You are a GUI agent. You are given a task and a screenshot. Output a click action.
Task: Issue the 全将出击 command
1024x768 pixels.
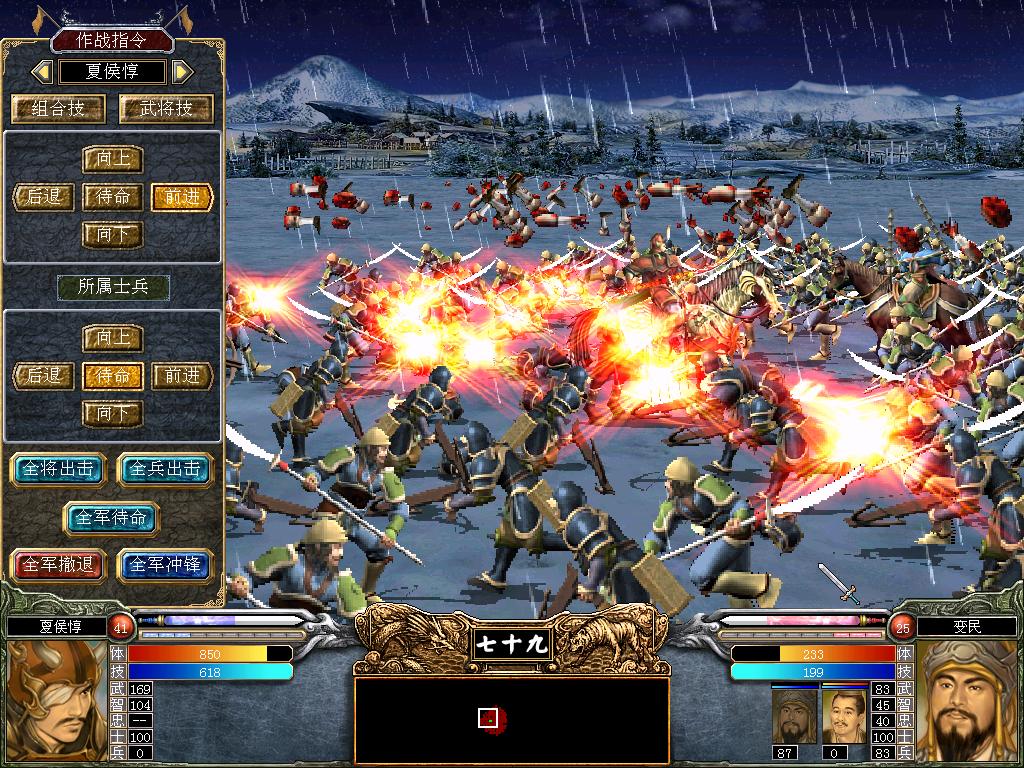tap(58, 469)
